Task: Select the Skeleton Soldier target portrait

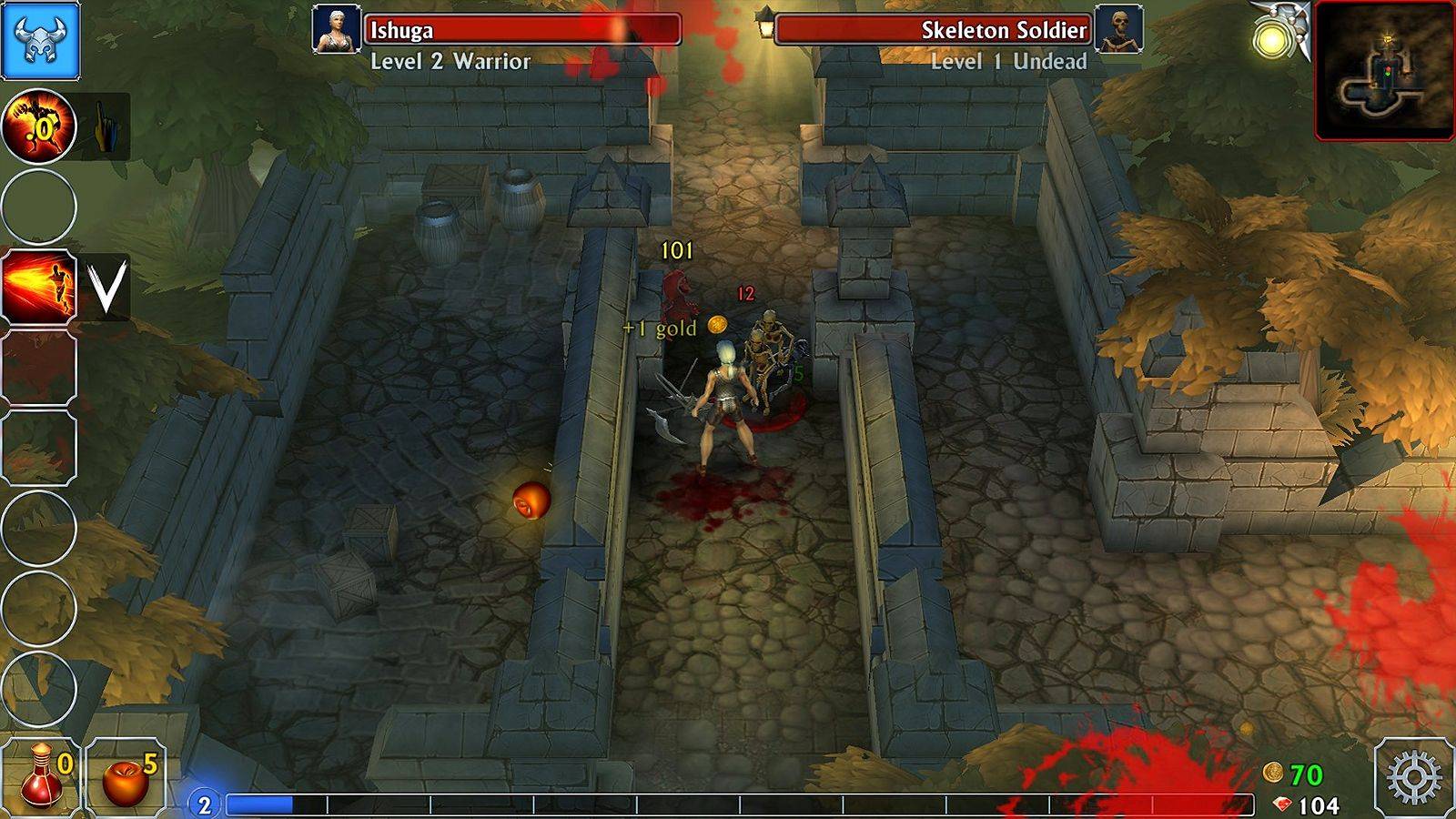Action: (x=1118, y=30)
